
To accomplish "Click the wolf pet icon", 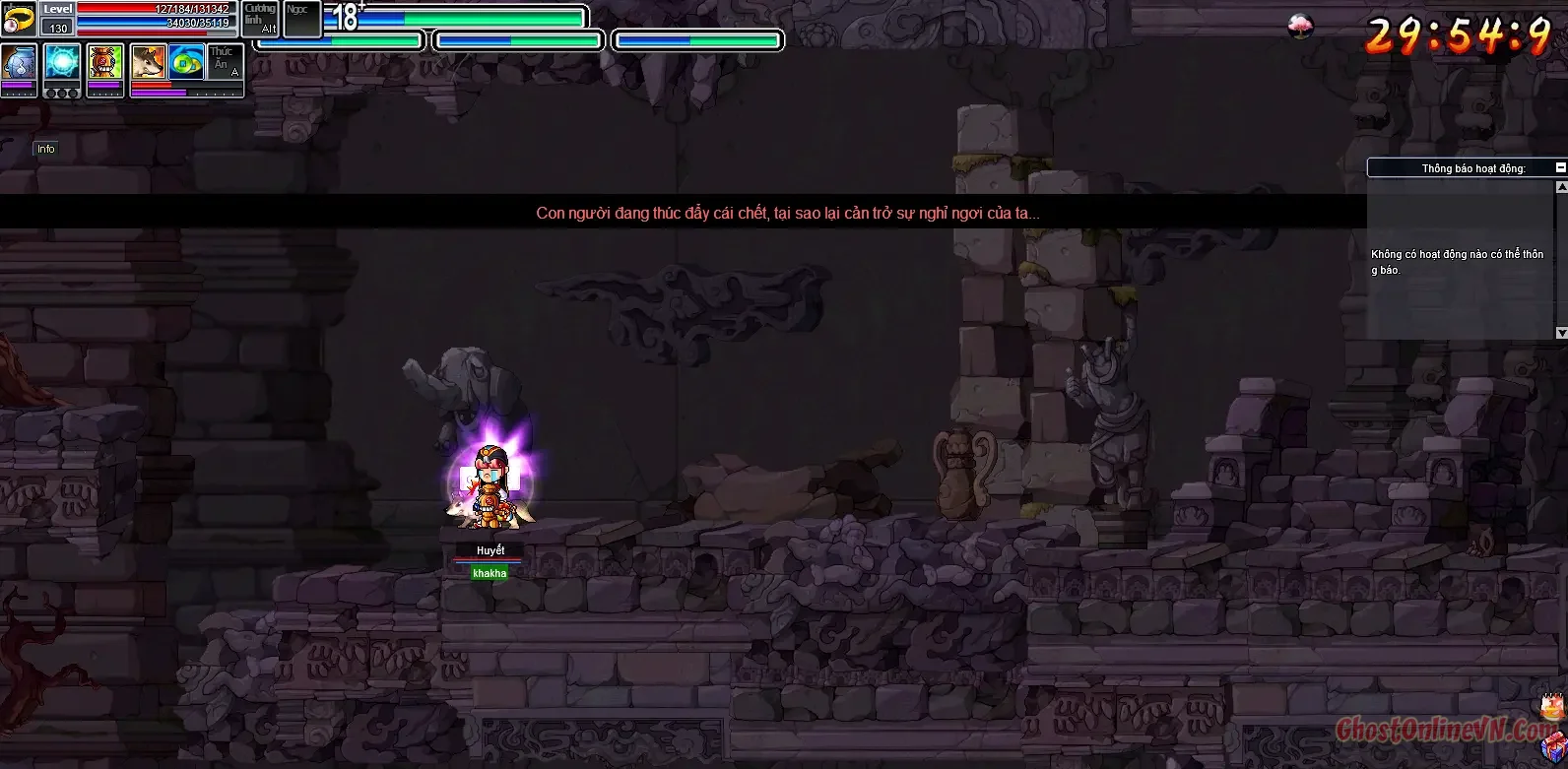I will (148, 62).
